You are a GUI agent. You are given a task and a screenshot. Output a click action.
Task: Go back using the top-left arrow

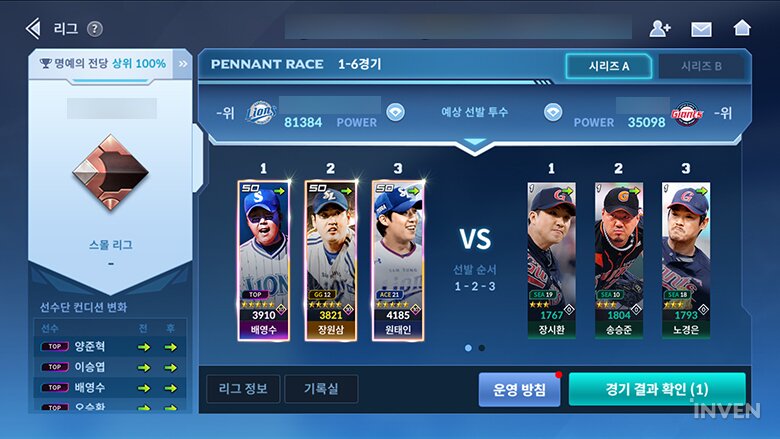pyautogui.click(x=34, y=28)
